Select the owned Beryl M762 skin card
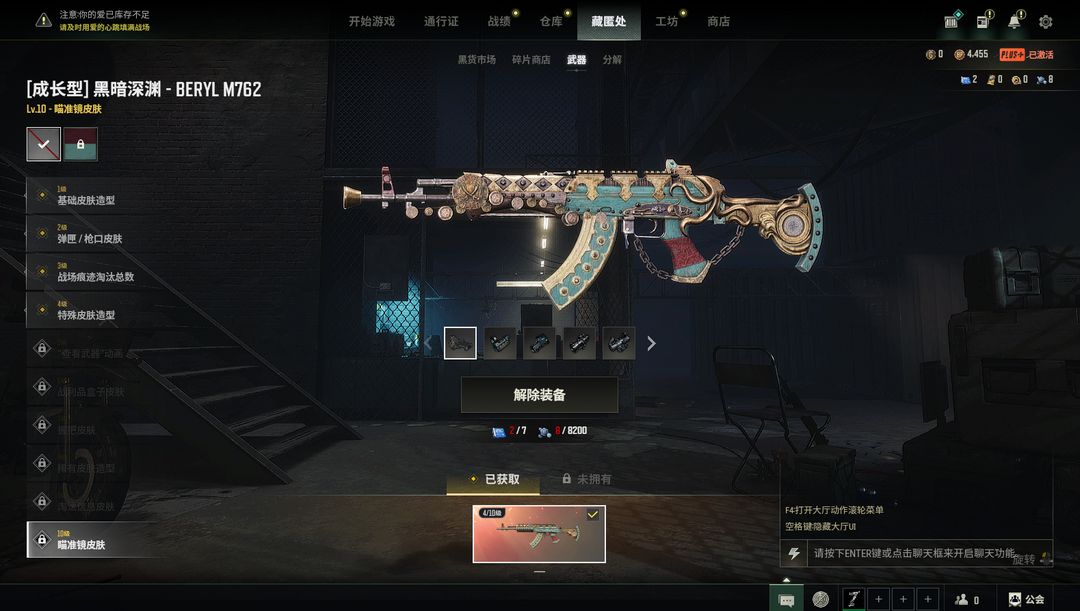Viewport: 1080px width, 611px height. point(539,534)
